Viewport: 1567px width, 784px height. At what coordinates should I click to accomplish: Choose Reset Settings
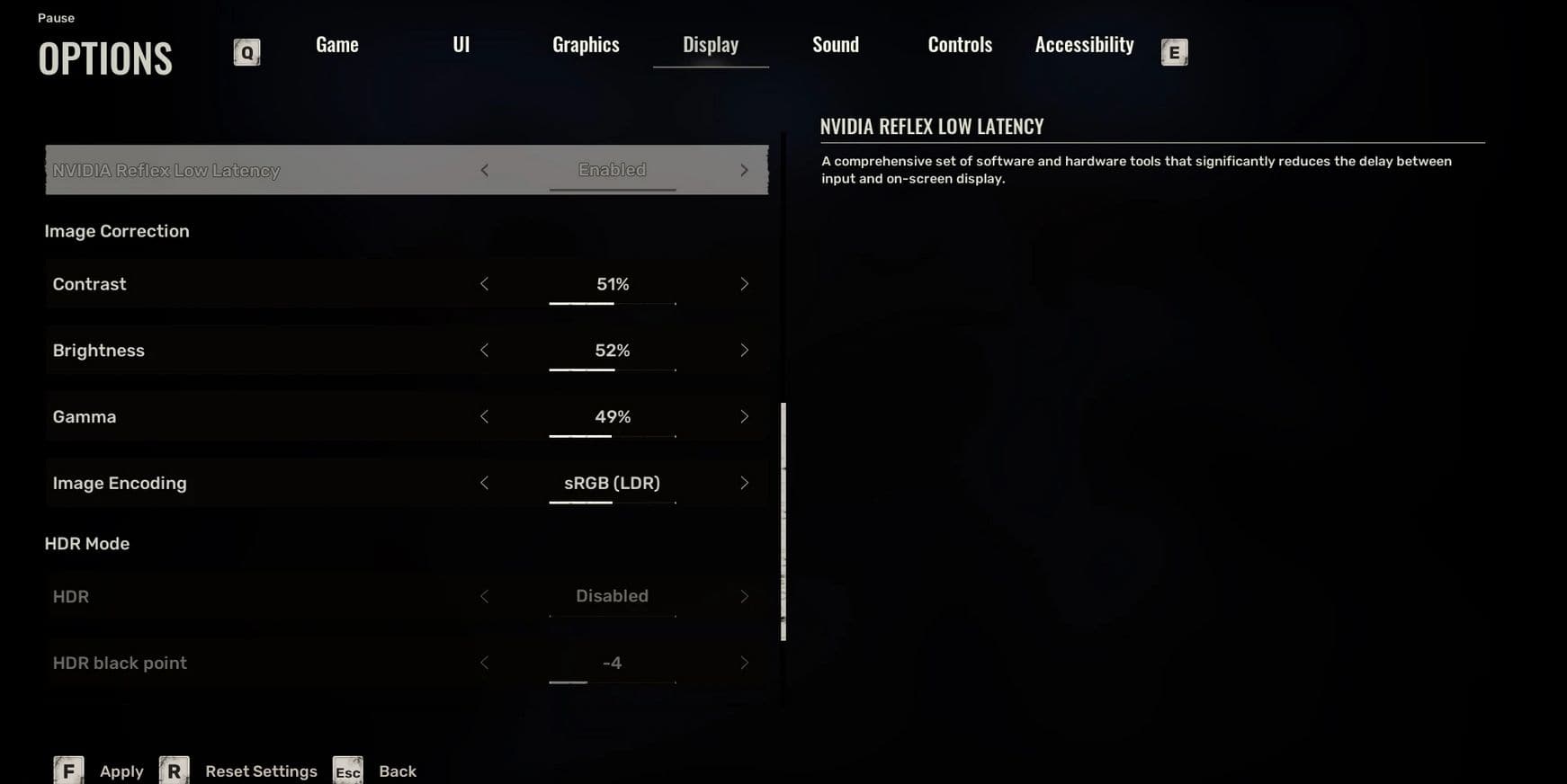[x=261, y=771]
